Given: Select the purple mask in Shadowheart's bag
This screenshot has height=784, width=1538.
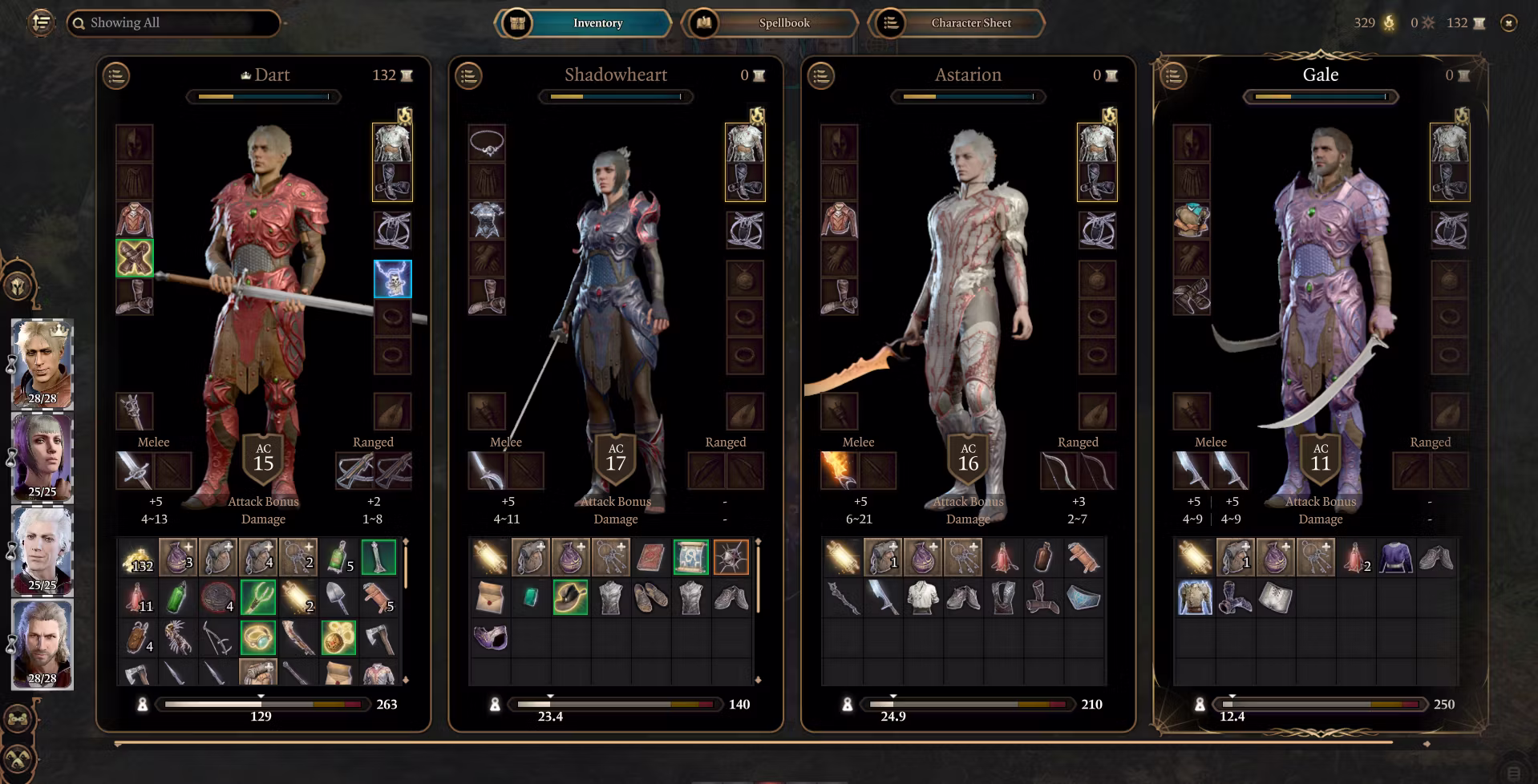Looking at the screenshot, I should tap(490, 638).
